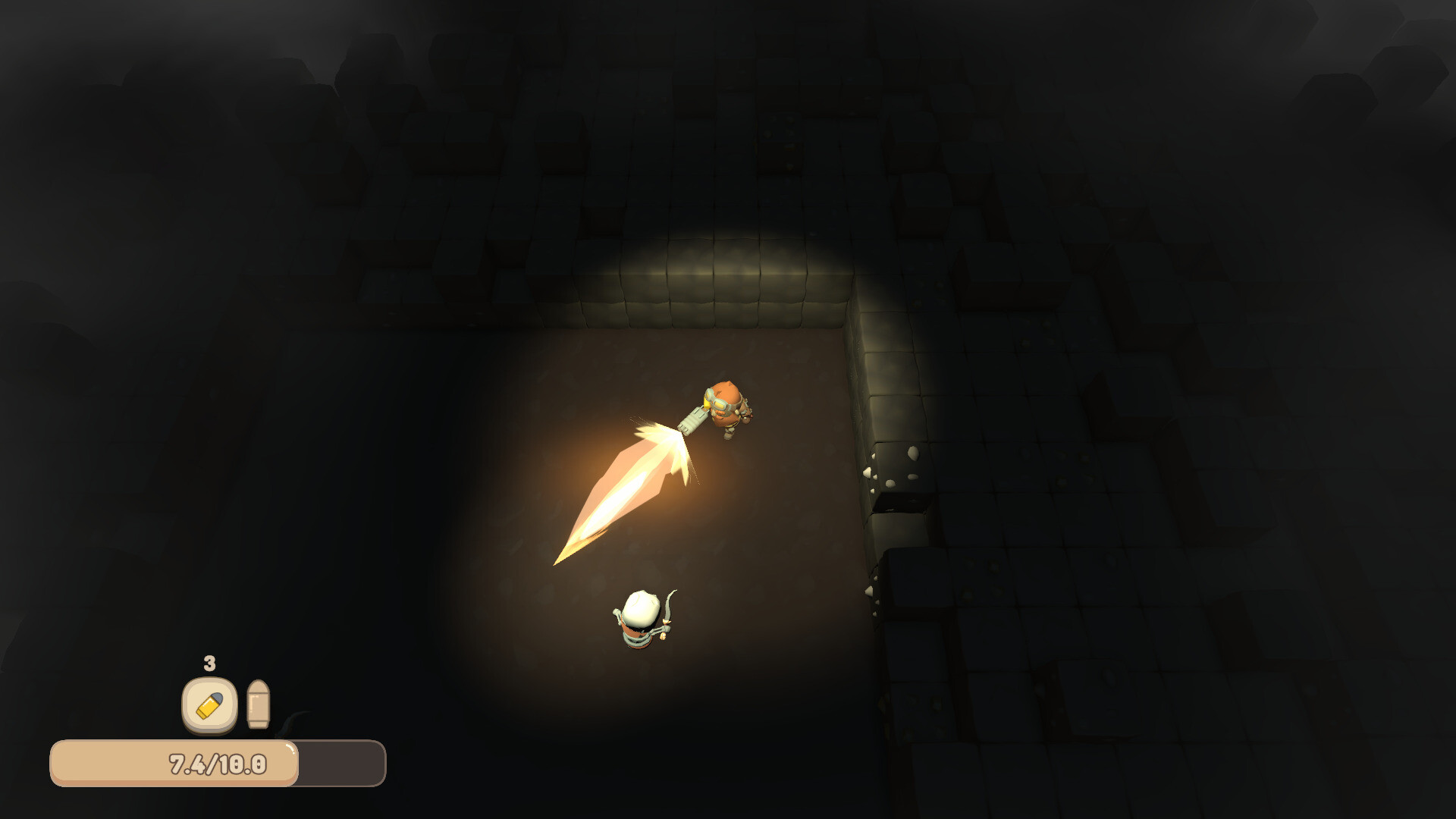
Task: Select the yellow bullet ammo slot icon
Action: pos(209,707)
